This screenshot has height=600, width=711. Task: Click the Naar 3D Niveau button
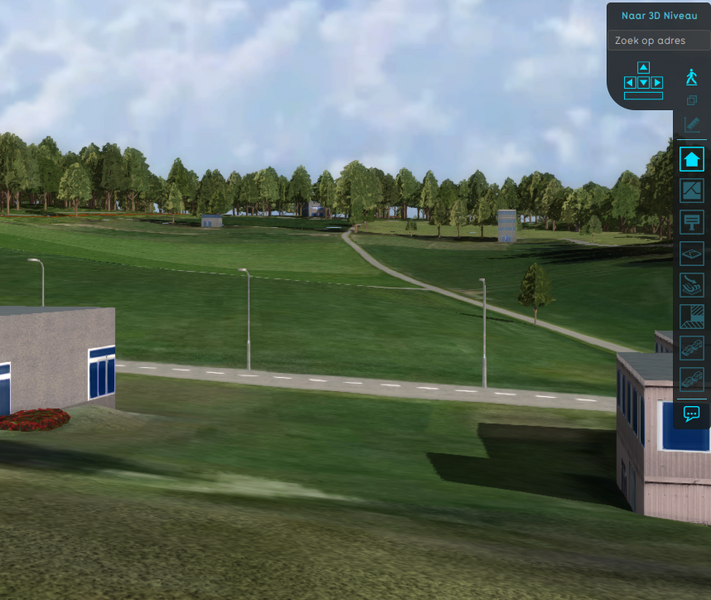point(658,15)
